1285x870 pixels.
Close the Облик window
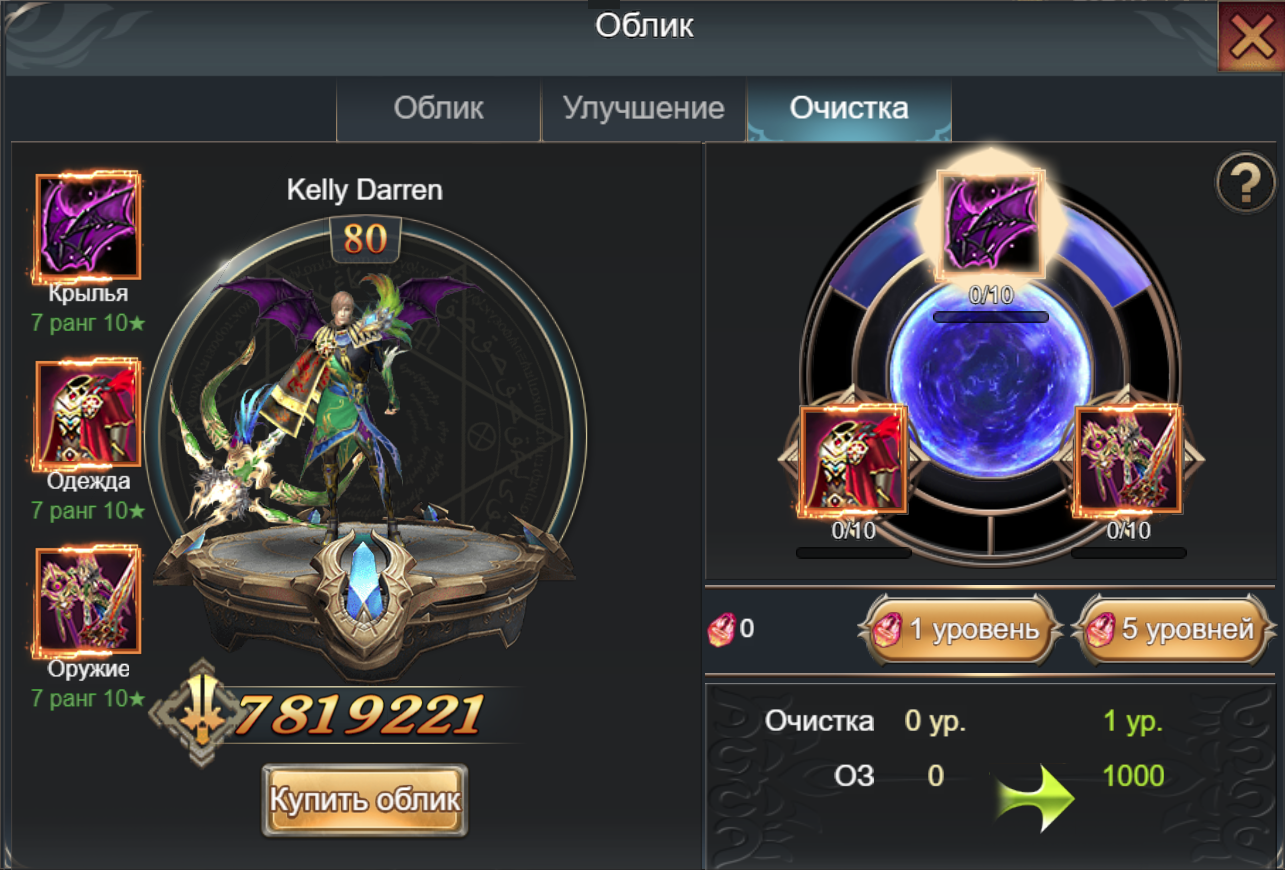coord(1250,38)
